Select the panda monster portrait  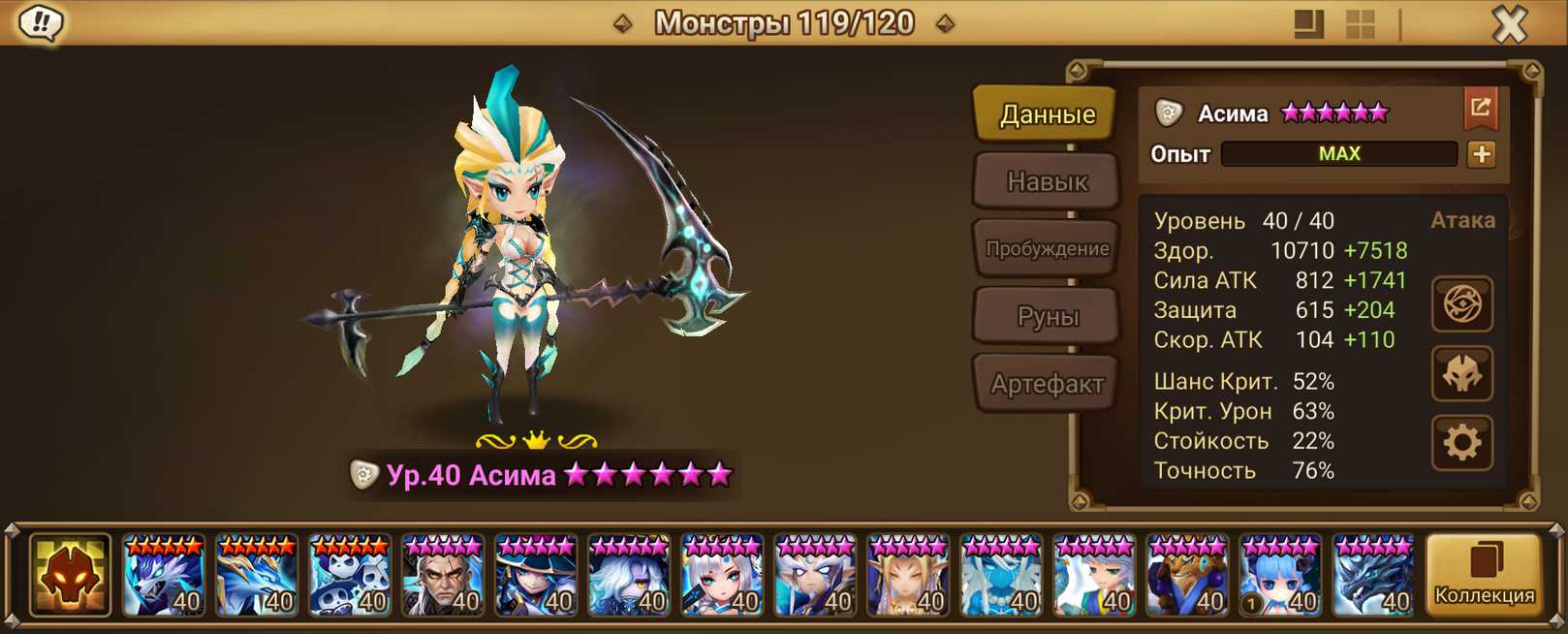[349, 576]
